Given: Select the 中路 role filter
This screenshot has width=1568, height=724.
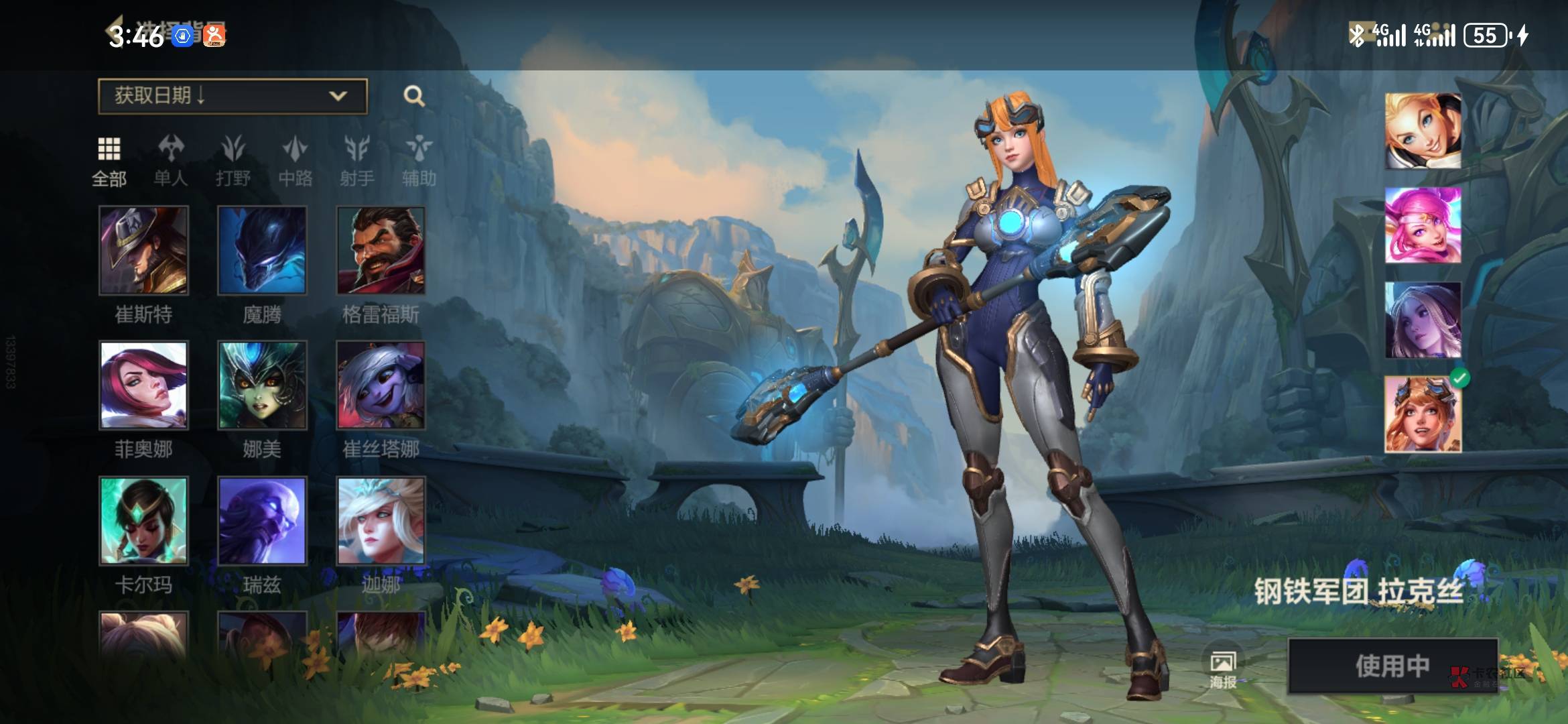Looking at the screenshot, I should [x=296, y=160].
